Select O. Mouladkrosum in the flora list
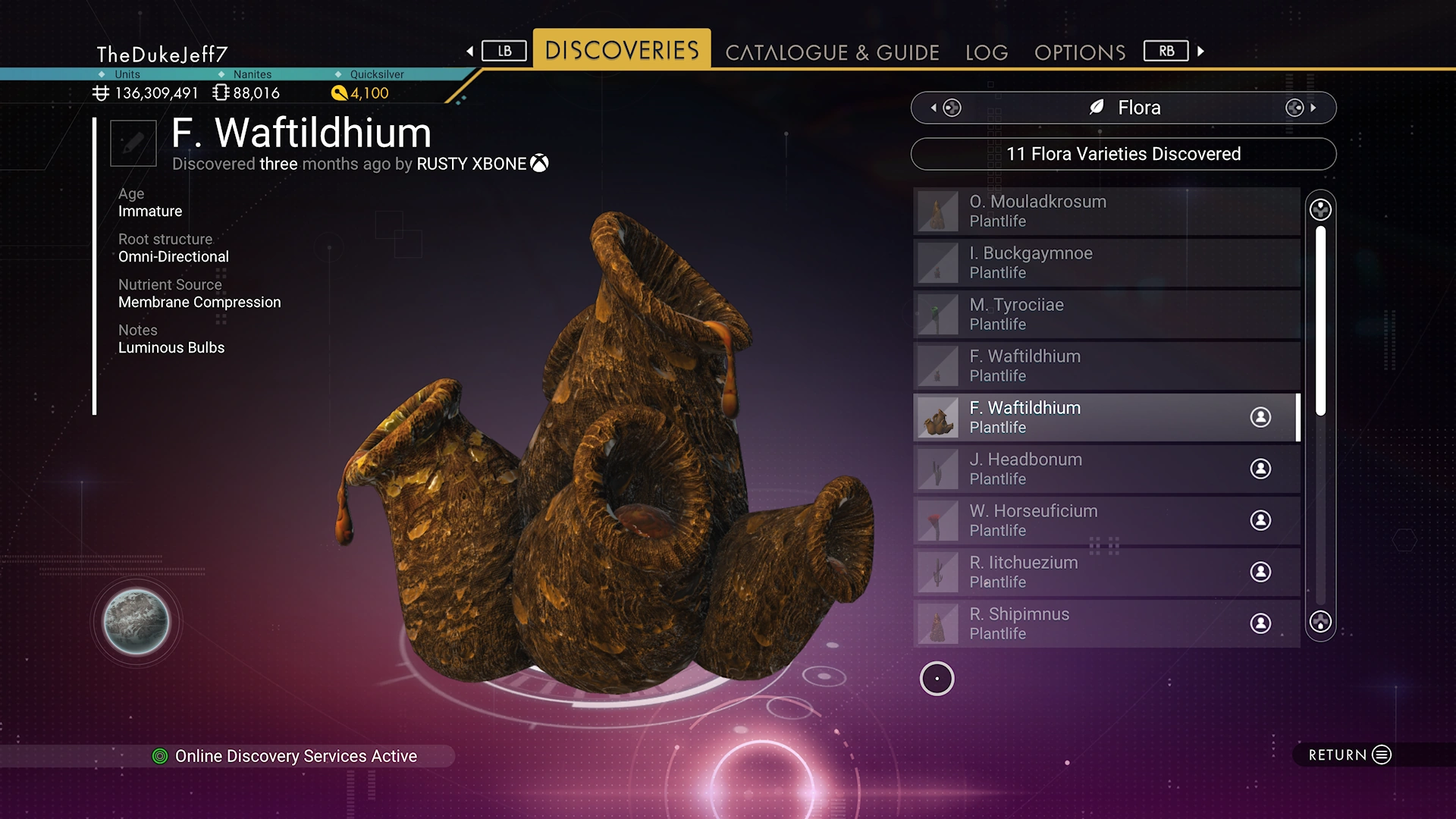This screenshot has height=819, width=1456. tap(1106, 211)
